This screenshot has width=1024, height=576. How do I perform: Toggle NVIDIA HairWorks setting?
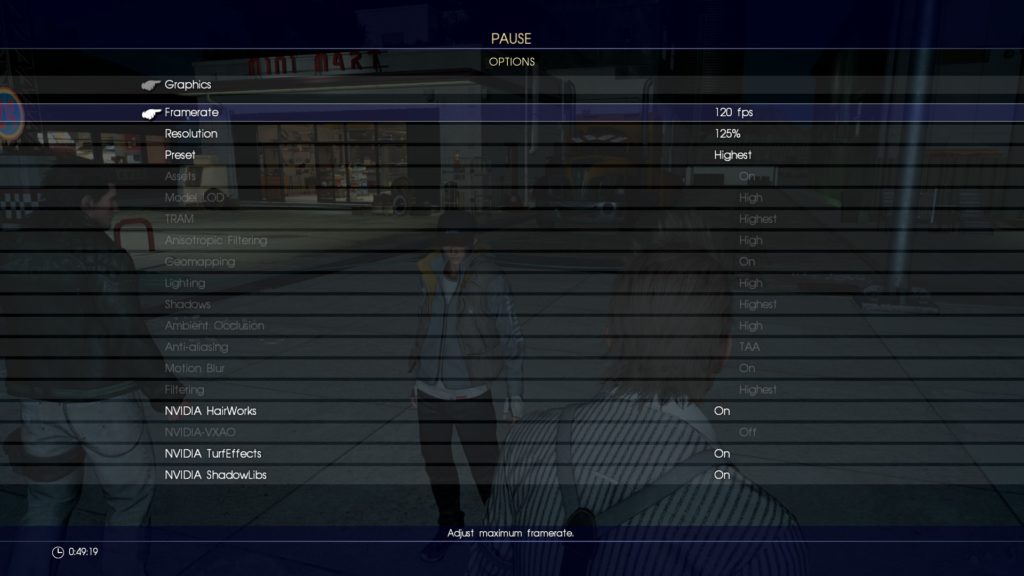(217, 411)
